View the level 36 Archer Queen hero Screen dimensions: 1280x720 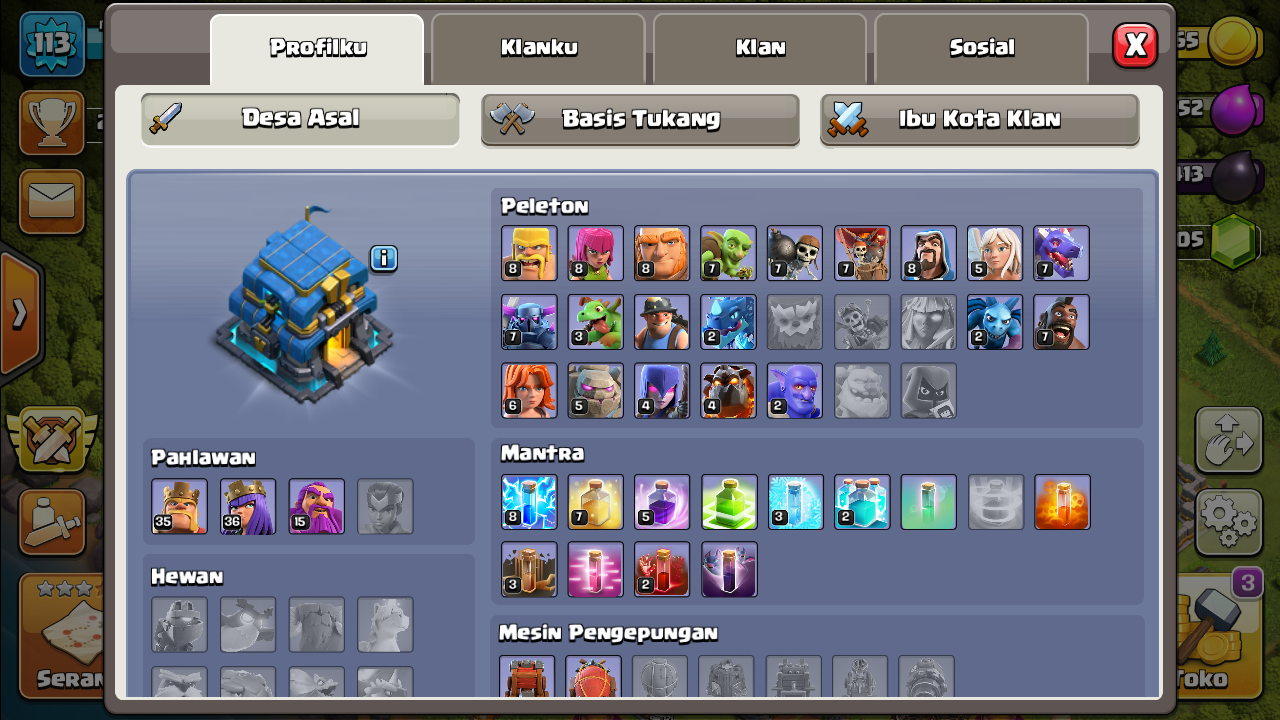point(246,507)
